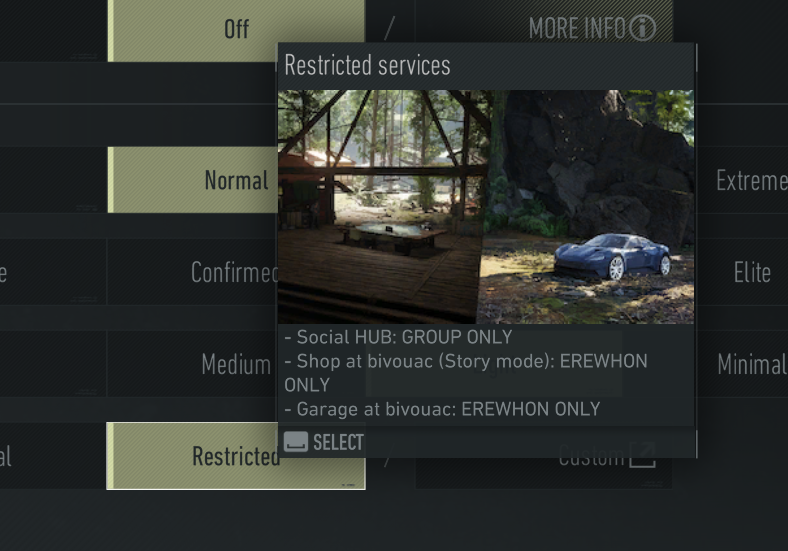Image resolution: width=788 pixels, height=551 pixels.
Task: Open the MORE INFO panel
Action: tap(592, 28)
